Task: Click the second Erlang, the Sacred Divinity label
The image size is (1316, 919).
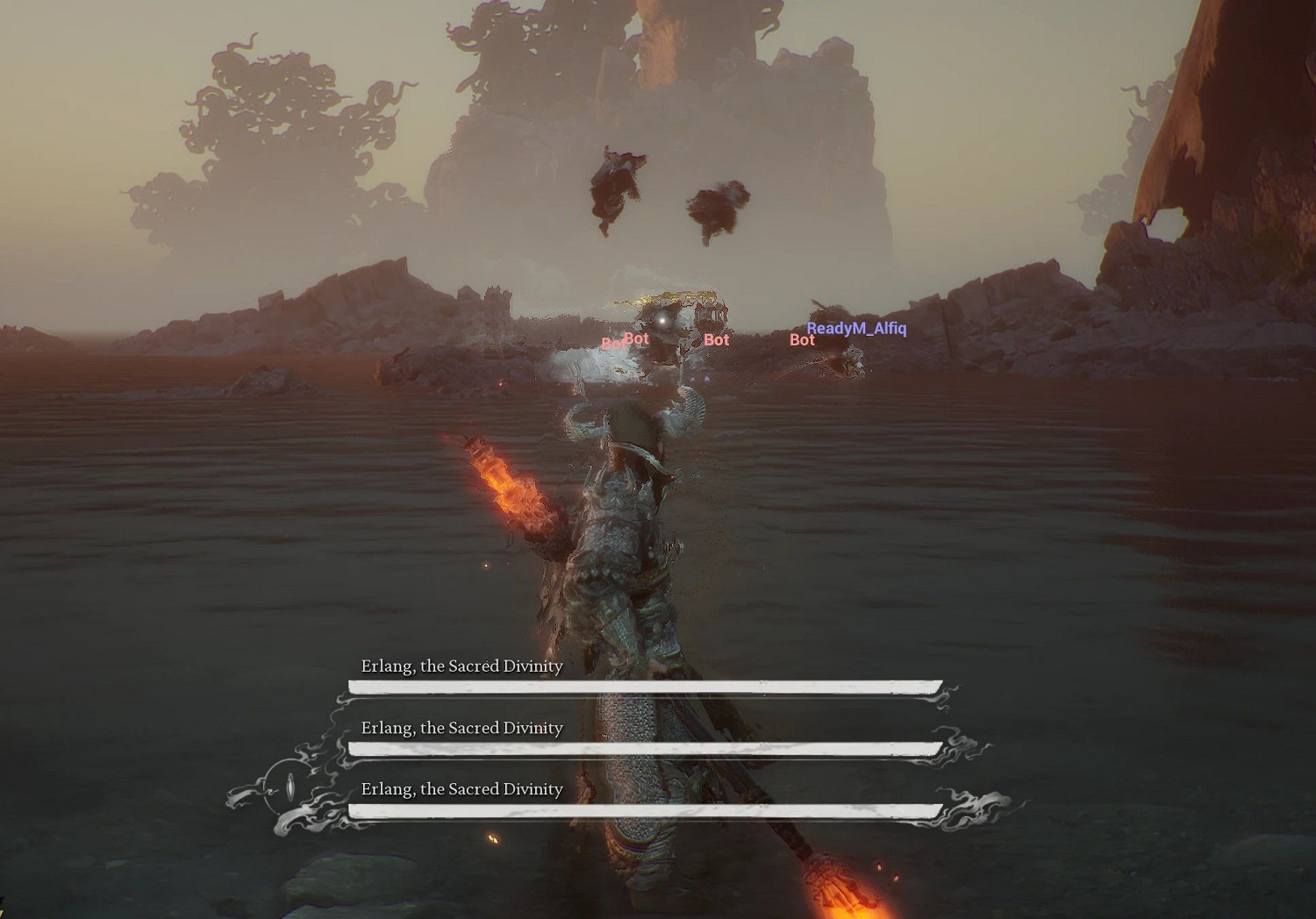Action: click(x=462, y=728)
